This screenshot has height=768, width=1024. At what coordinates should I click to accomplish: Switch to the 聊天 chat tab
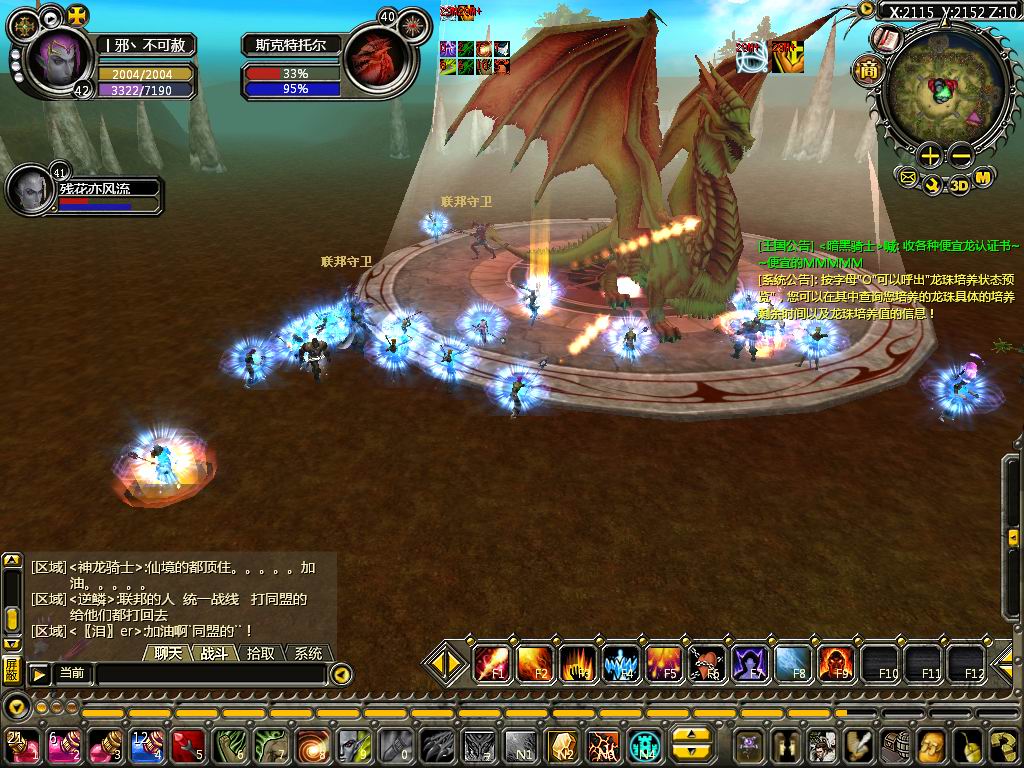tap(169, 653)
